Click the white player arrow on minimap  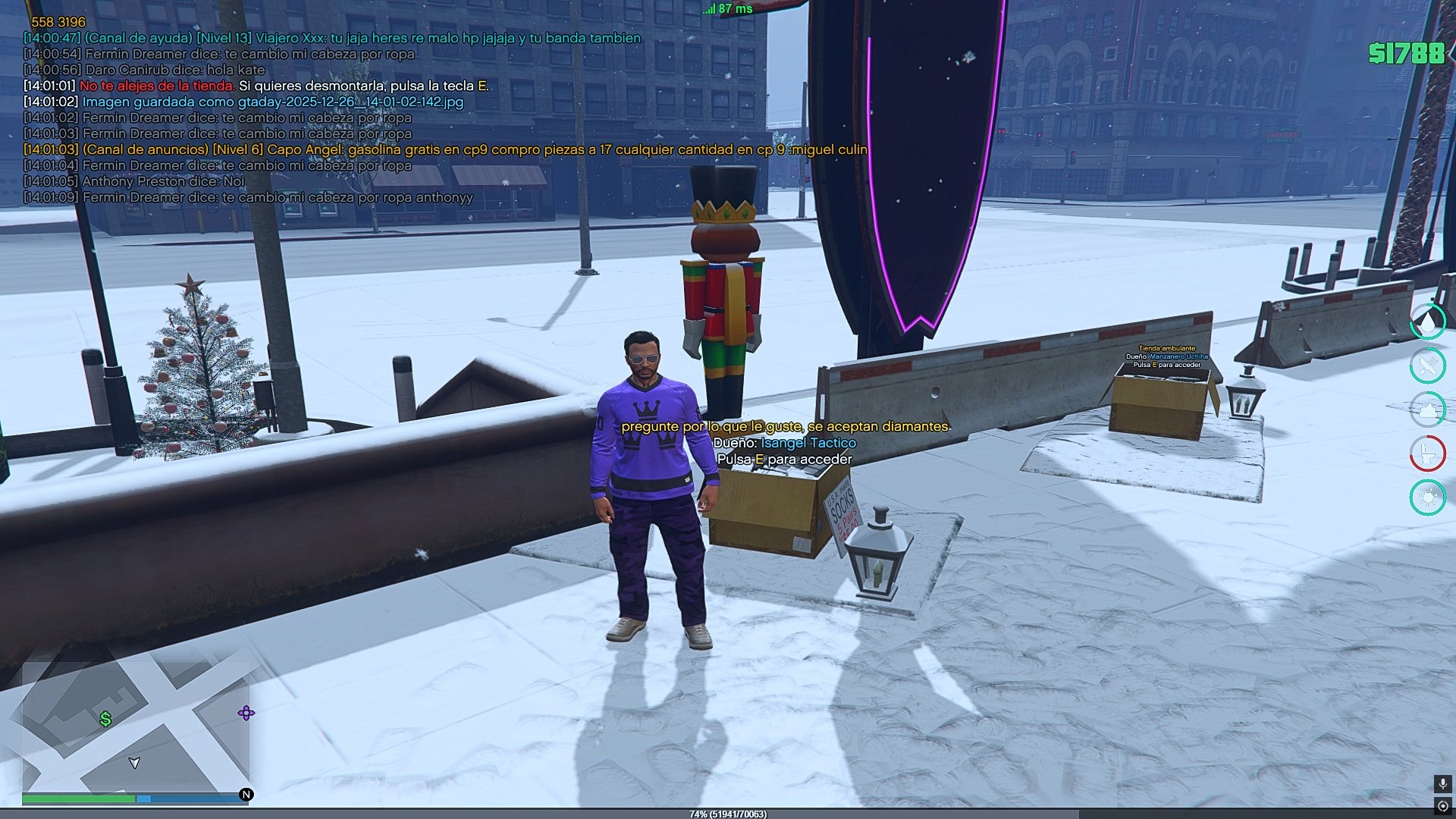tap(134, 762)
